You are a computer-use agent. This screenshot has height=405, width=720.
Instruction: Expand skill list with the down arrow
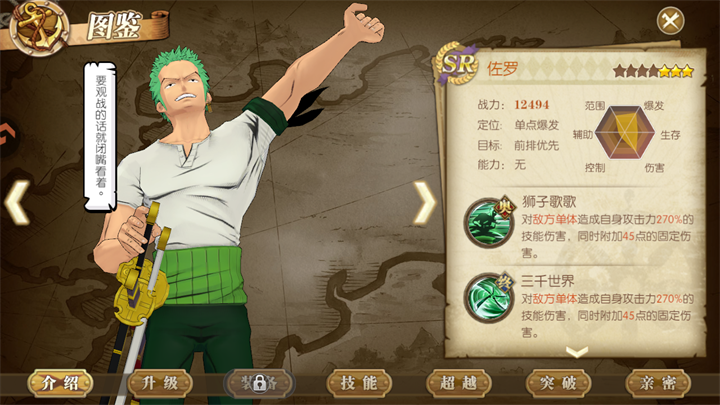tap(577, 351)
